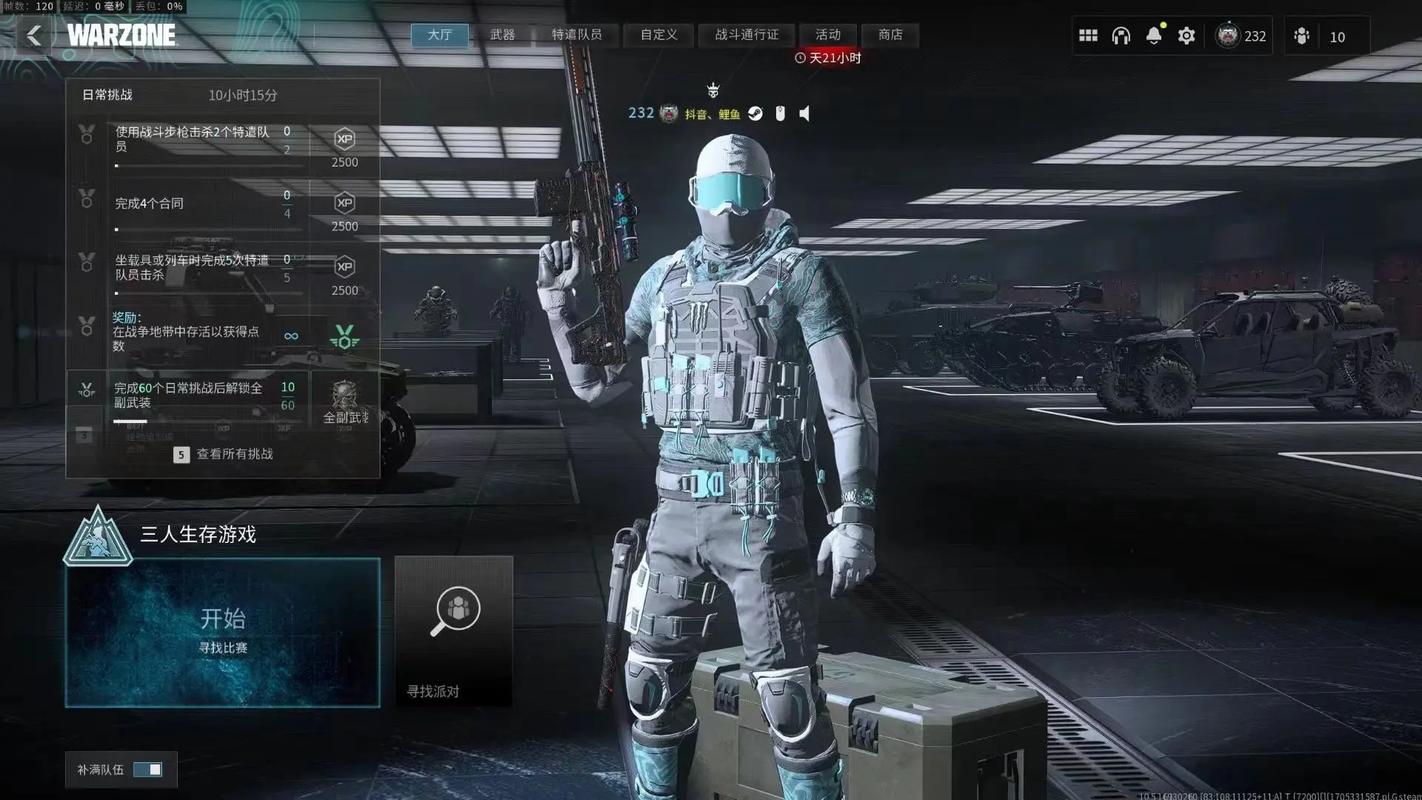Click the 寻找派对 tile
This screenshot has height=800, width=1422.
(x=454, y=631)
